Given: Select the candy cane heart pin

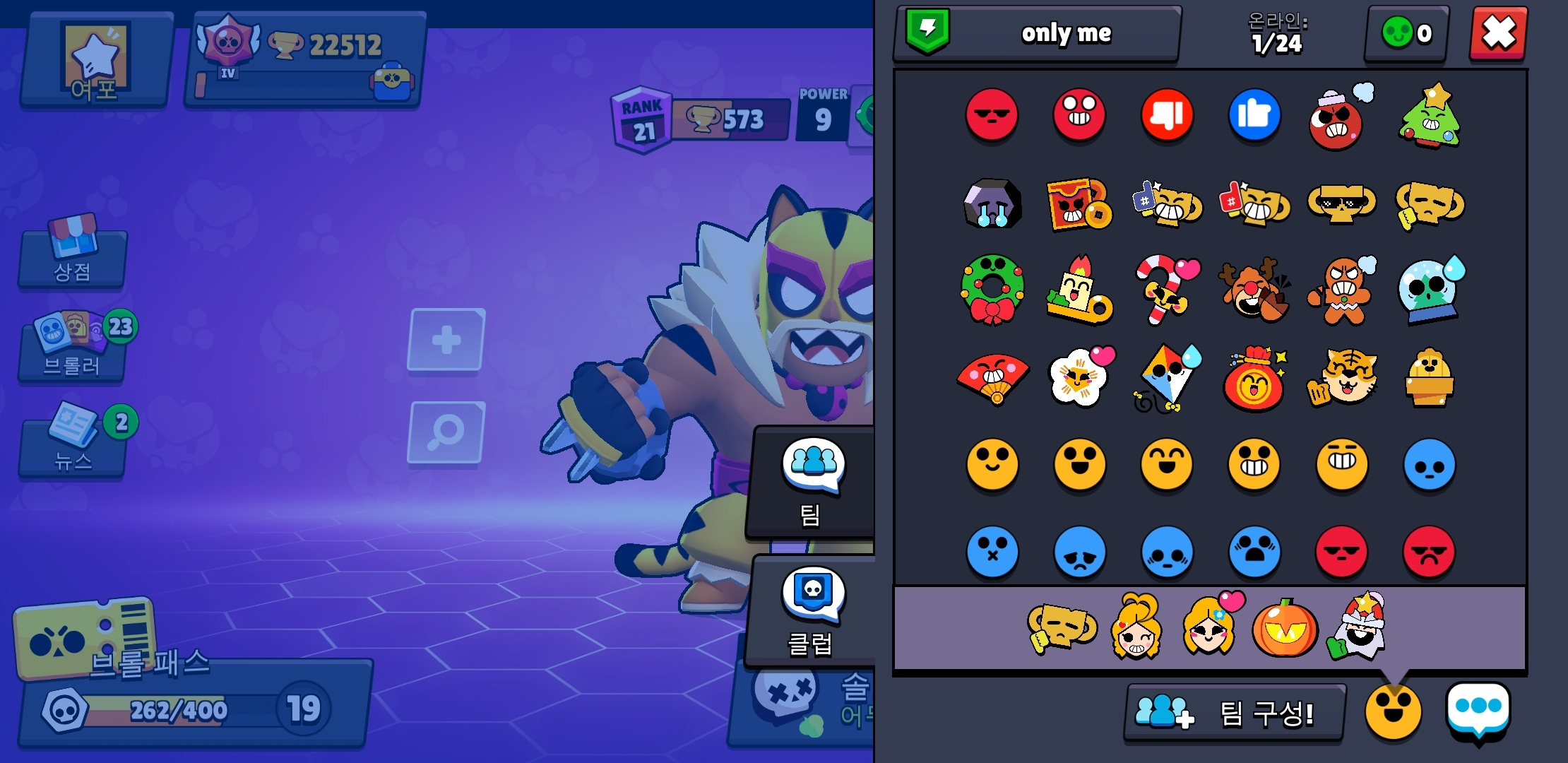Looking at the screenshot, I should point(1165,290).
